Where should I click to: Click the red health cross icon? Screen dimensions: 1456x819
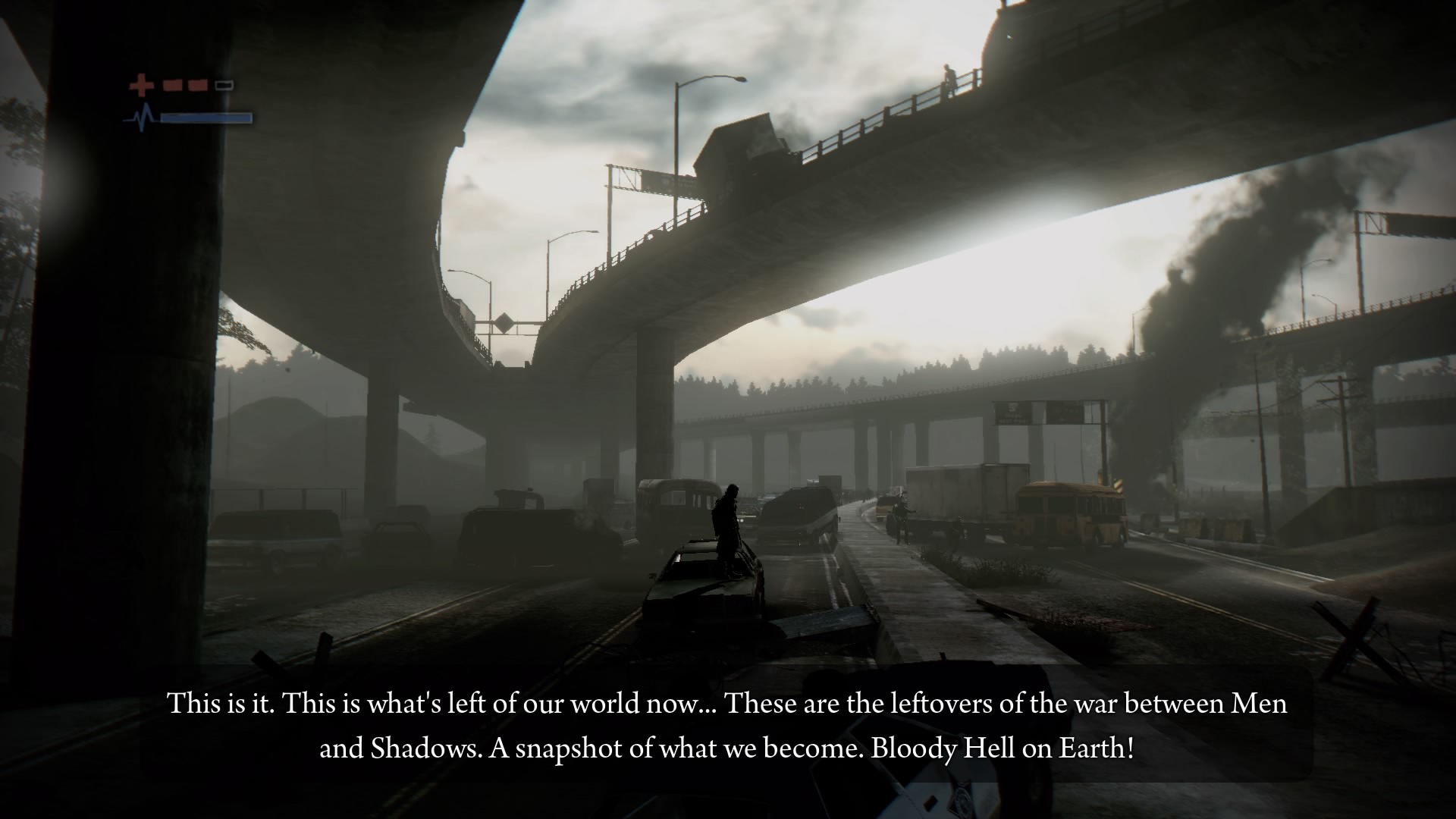coord(141,84)
